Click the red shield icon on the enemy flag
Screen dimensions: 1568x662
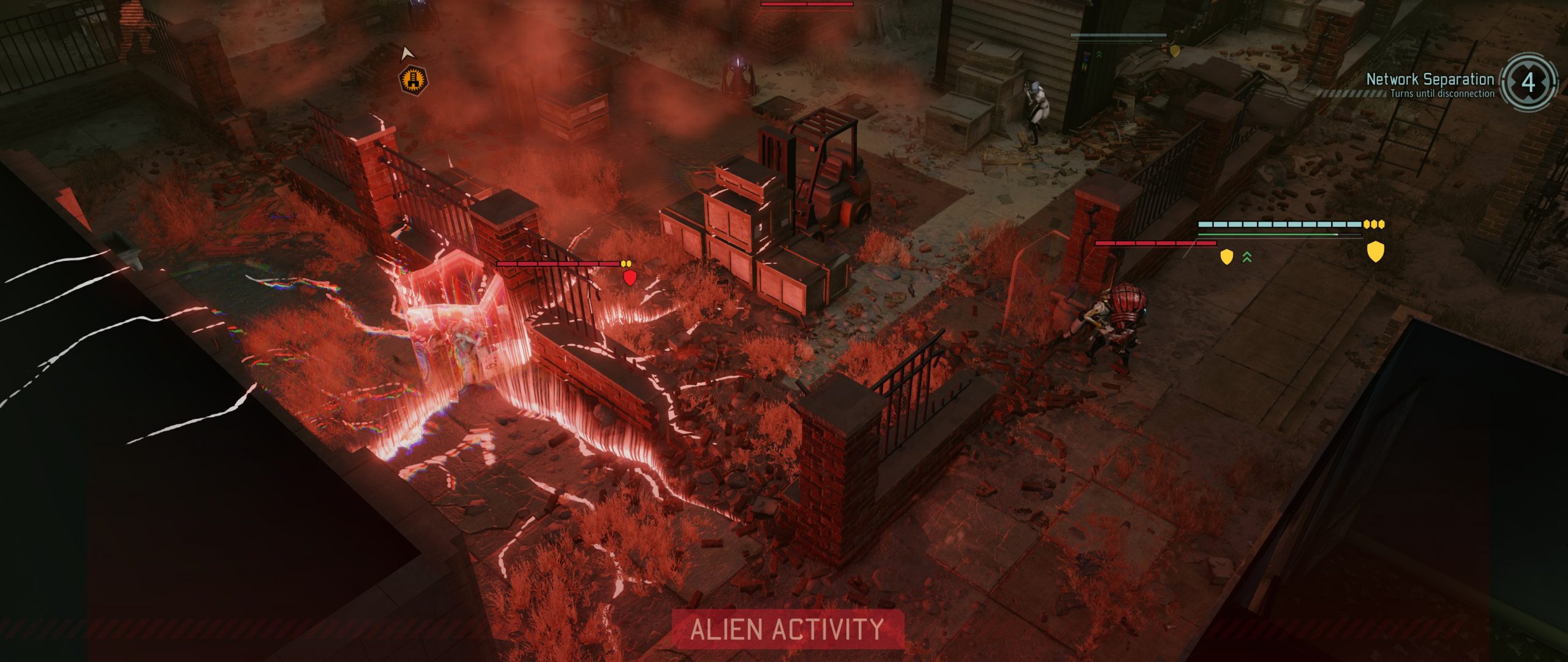[x=630, y=278]
